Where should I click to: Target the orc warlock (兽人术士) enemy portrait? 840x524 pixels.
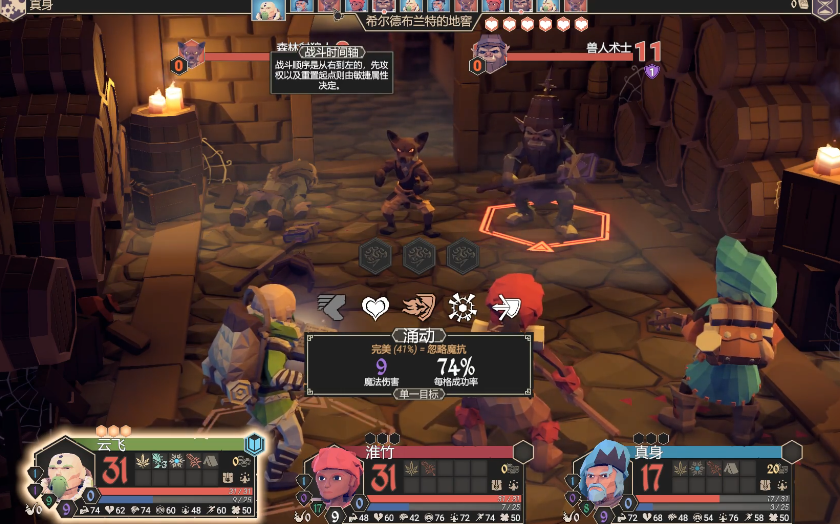click(x=489, y=52)
